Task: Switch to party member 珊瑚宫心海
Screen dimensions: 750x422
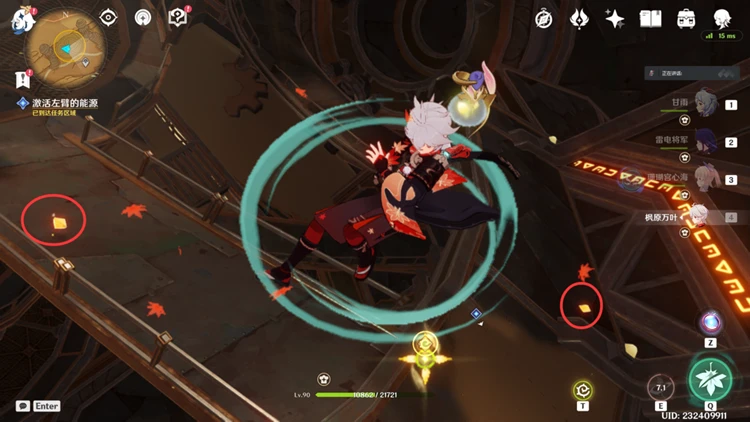Action: (705, 179)
